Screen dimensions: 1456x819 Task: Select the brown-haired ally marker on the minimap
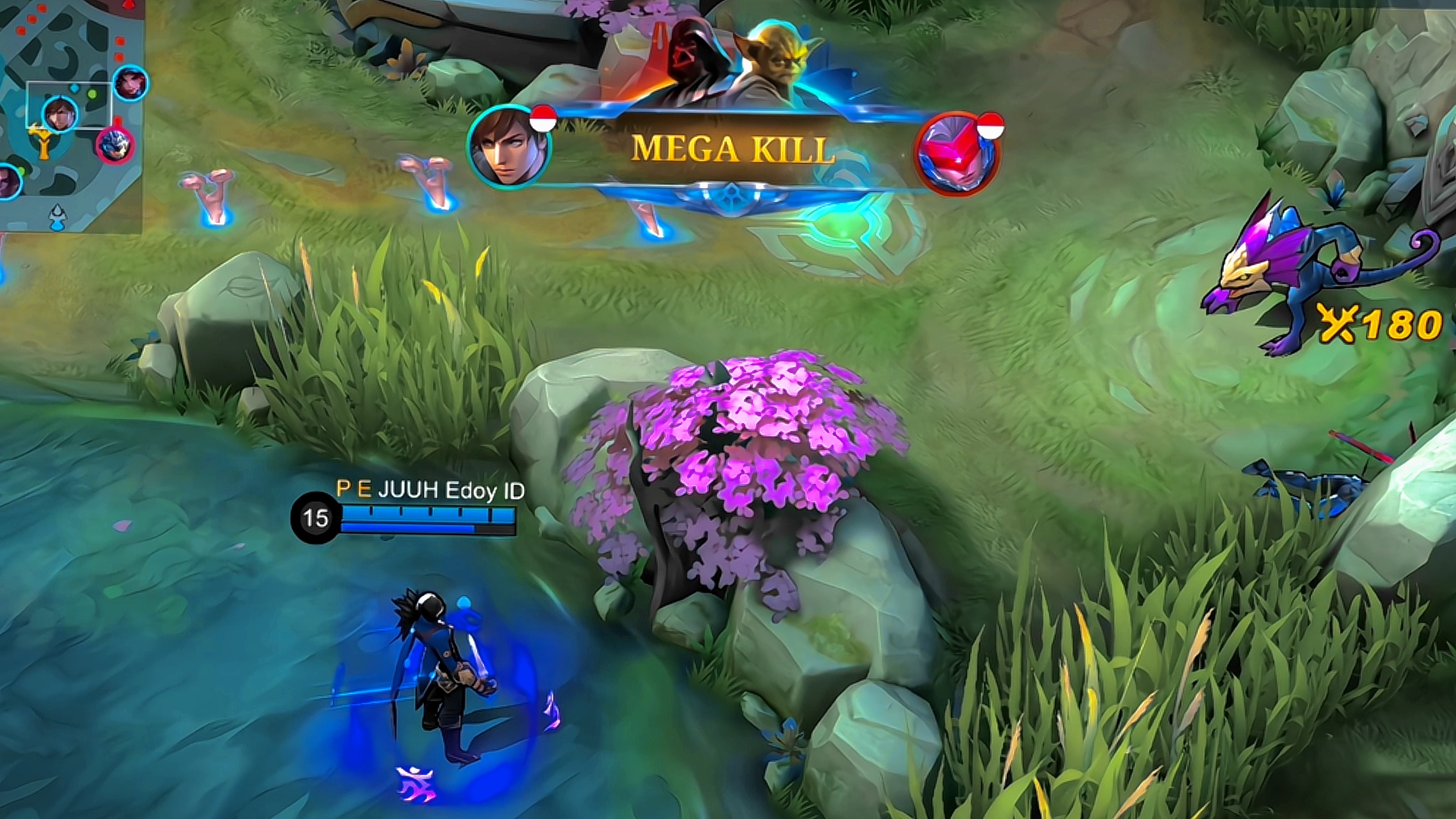click(x=59, y=114)
